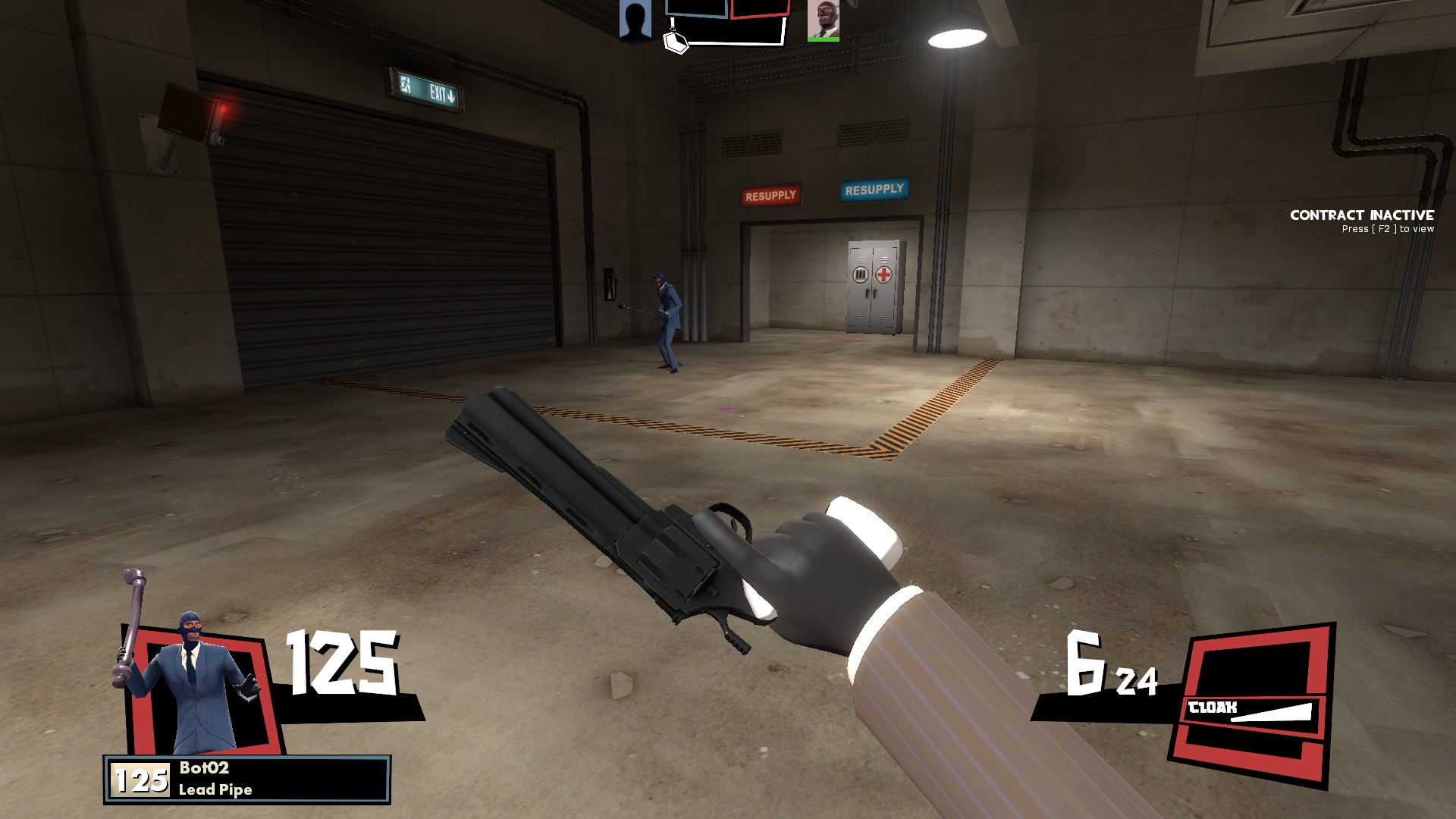This screenshot has width=1456, height=819.
Task: Toggle the CONTRACT INACTIVE notification
Action: pos(1363,216)
